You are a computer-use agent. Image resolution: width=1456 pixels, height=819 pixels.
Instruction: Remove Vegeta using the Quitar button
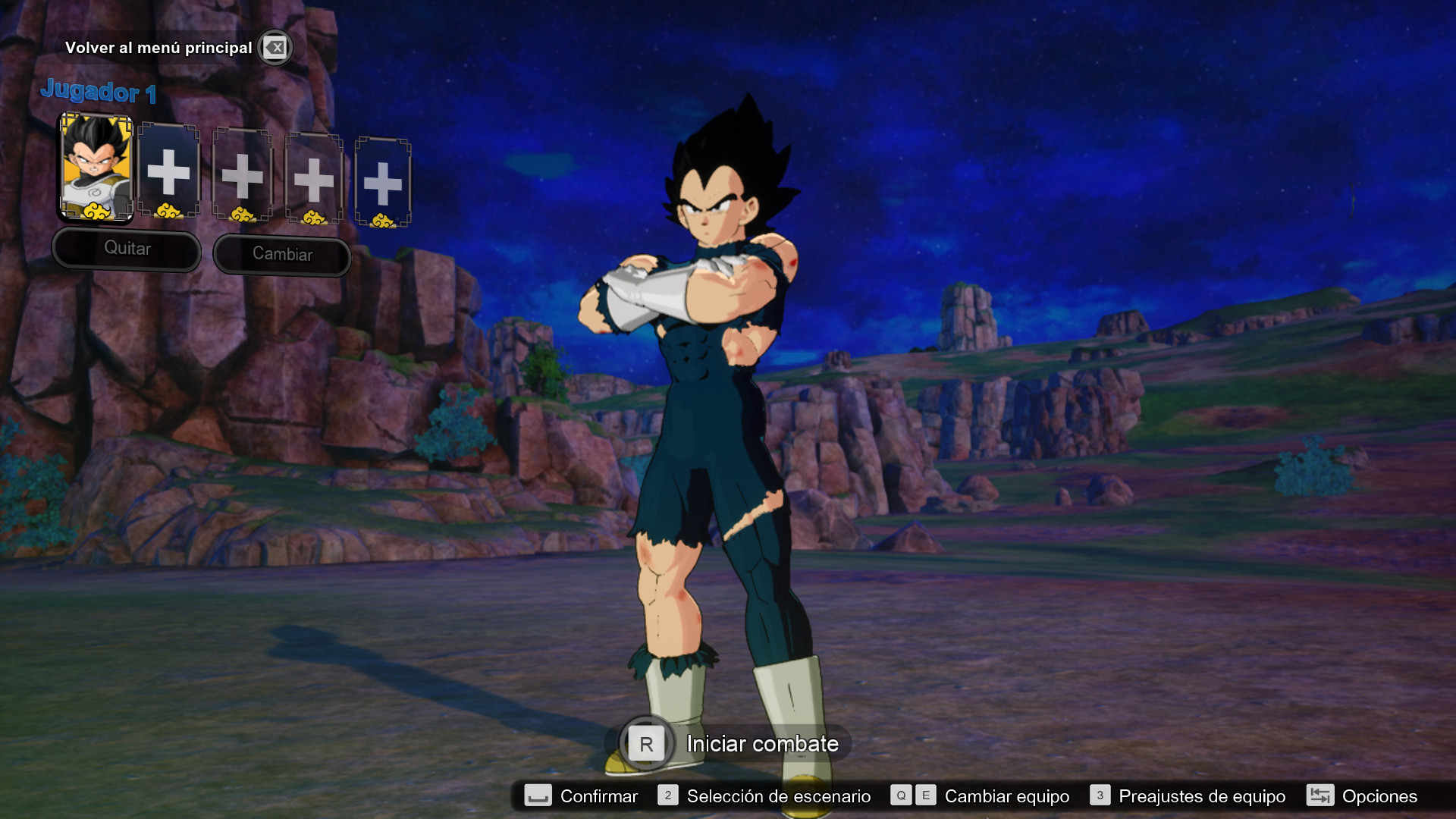(126, 249)
